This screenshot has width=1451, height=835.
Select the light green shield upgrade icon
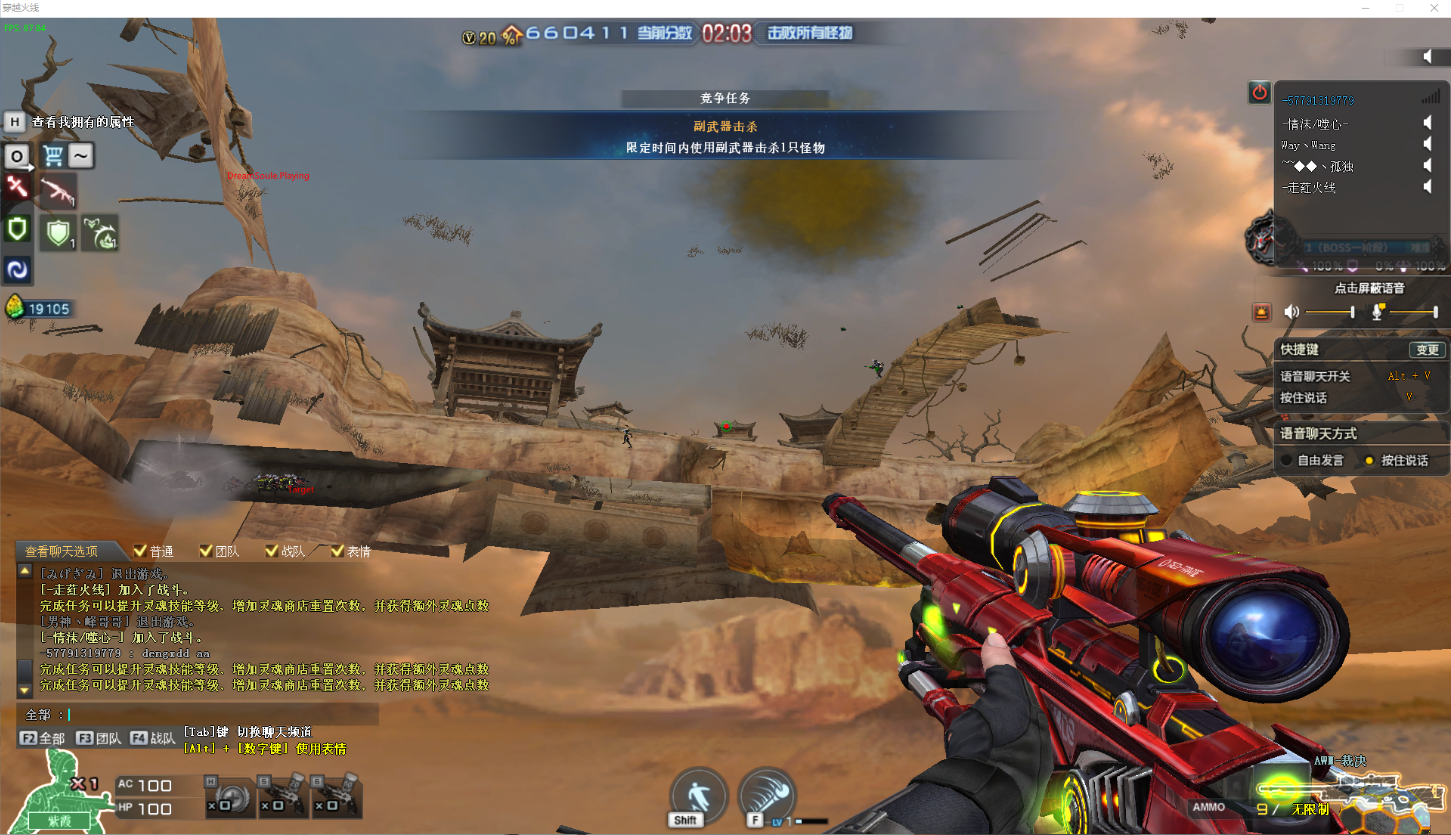(x=58, y=233)
